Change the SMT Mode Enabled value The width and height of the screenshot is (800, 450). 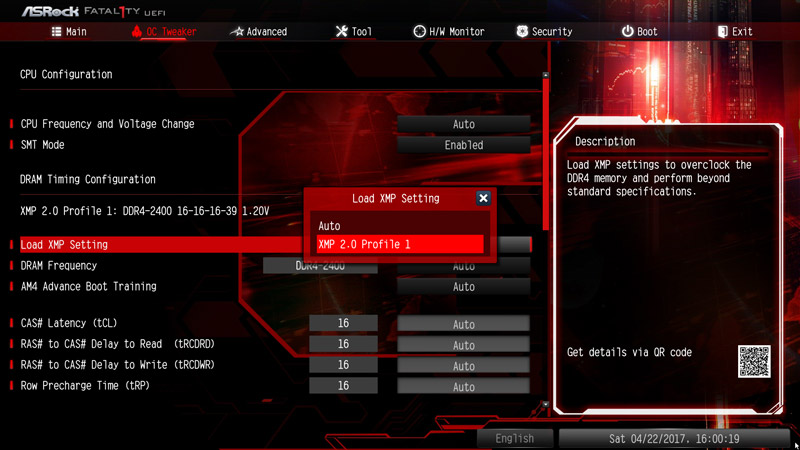(463, 145)
